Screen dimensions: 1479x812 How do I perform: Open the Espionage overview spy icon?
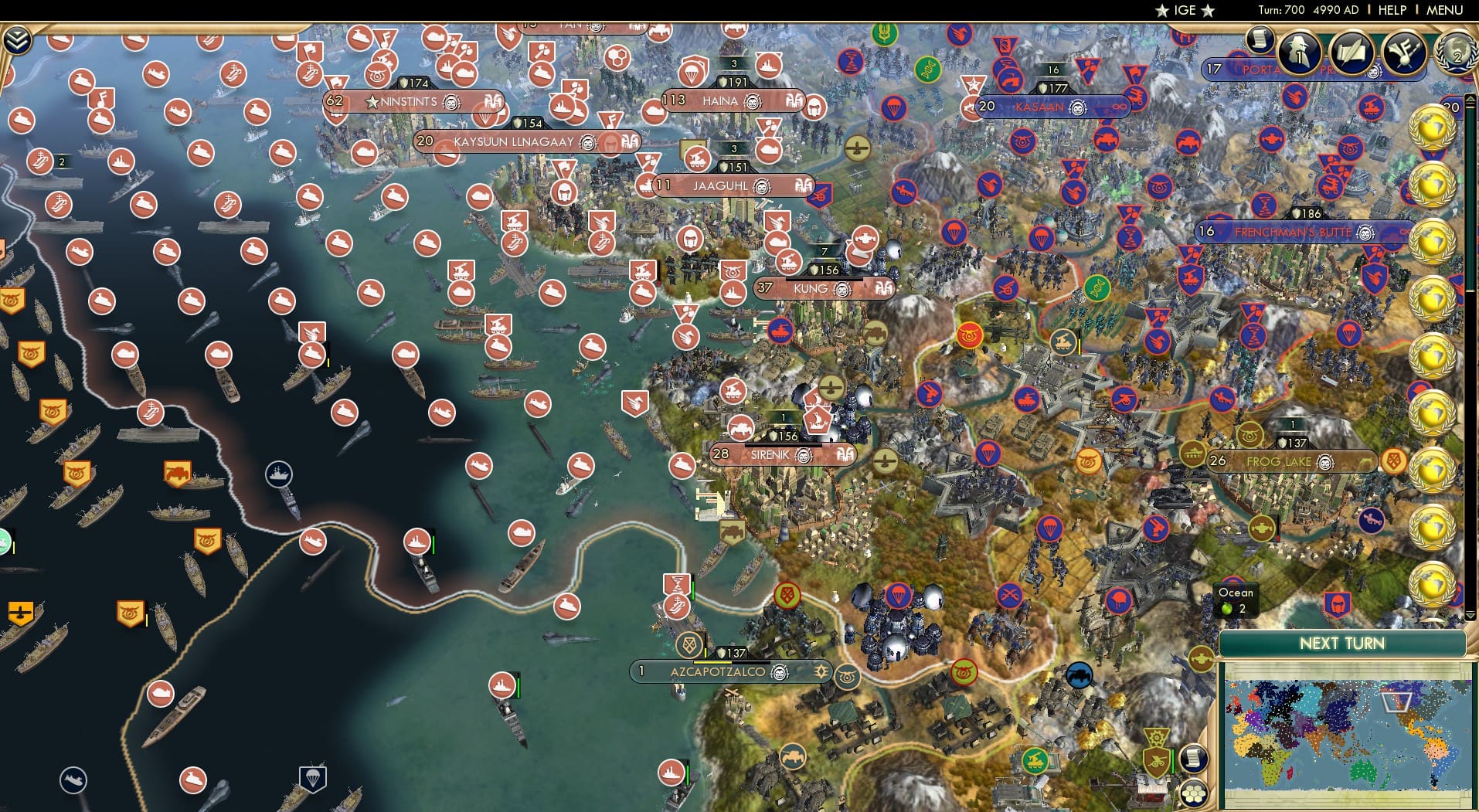pos(1298,53)
